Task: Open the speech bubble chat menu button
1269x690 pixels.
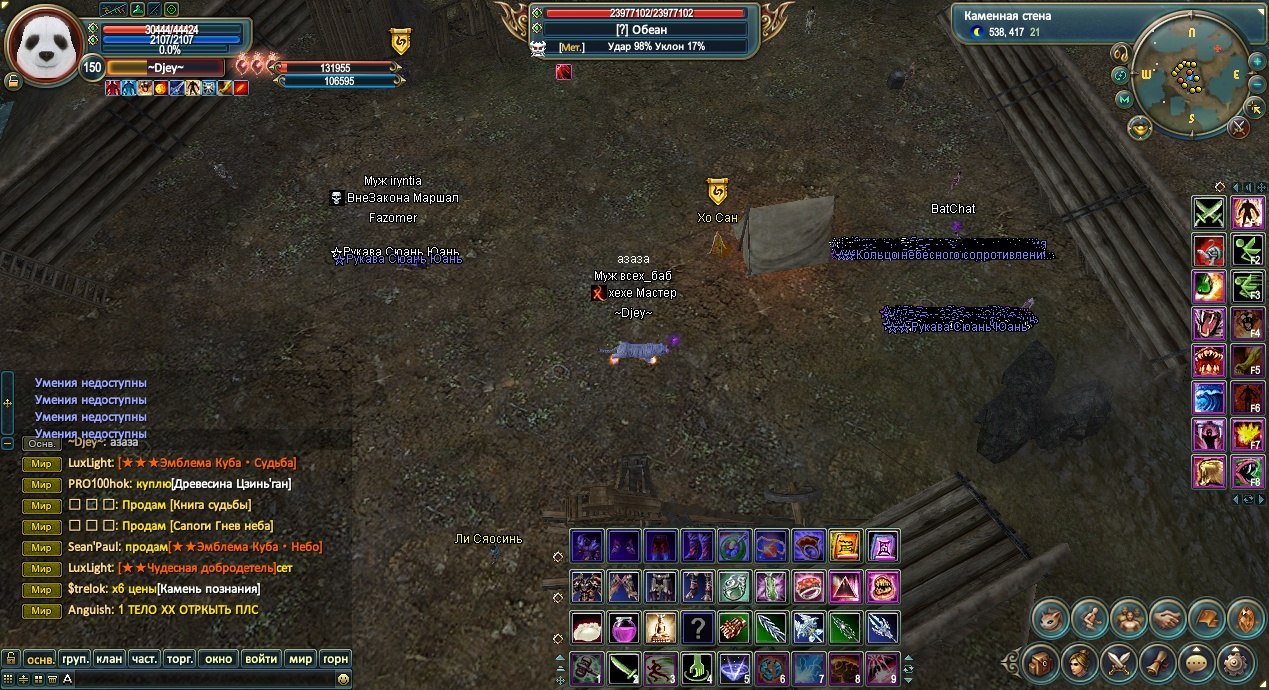Action: pyautogui.click(x=1198, y=660)
